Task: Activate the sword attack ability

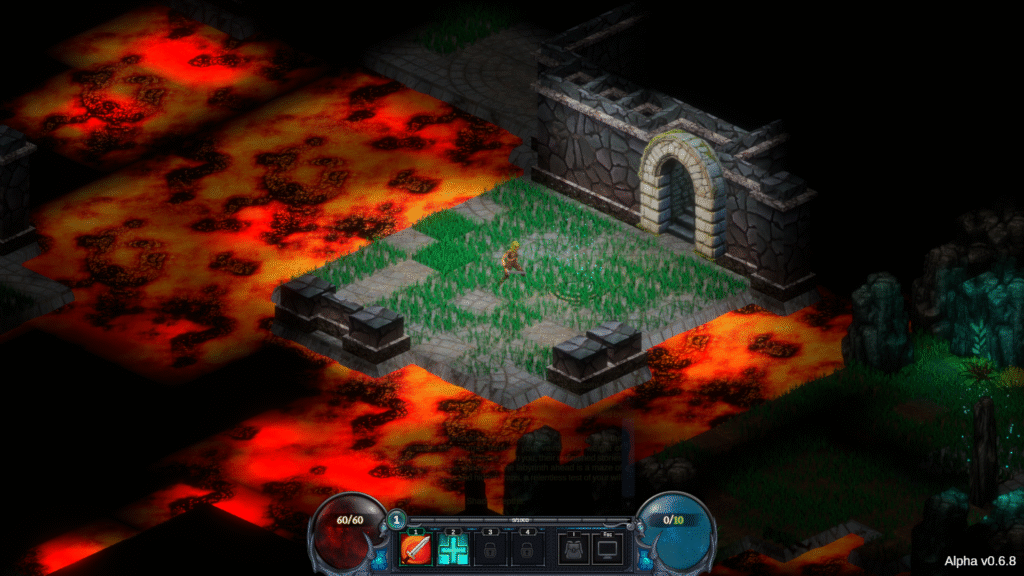Action: pos(415,549)
